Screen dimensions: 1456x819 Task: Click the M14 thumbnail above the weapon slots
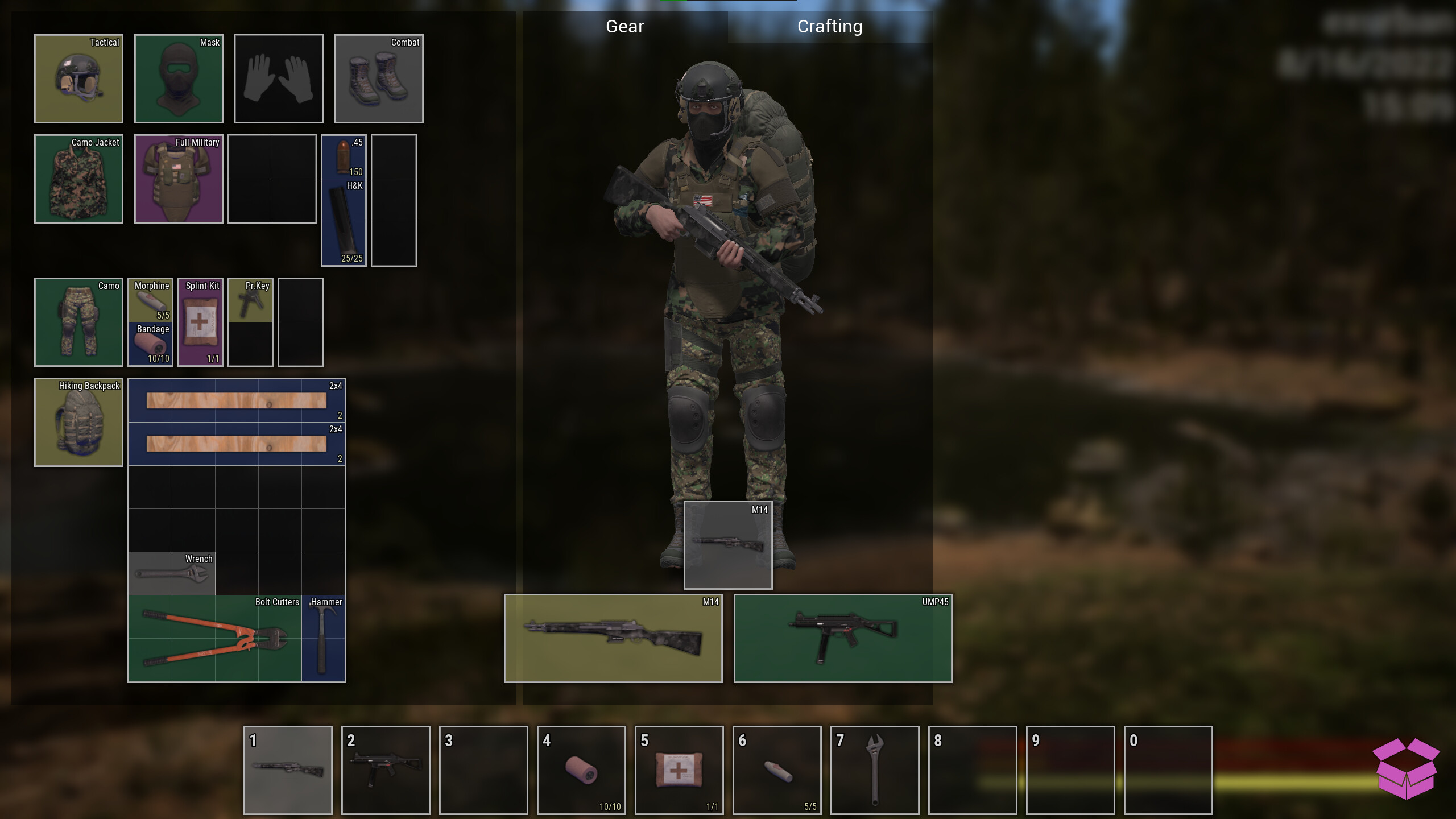728,545
